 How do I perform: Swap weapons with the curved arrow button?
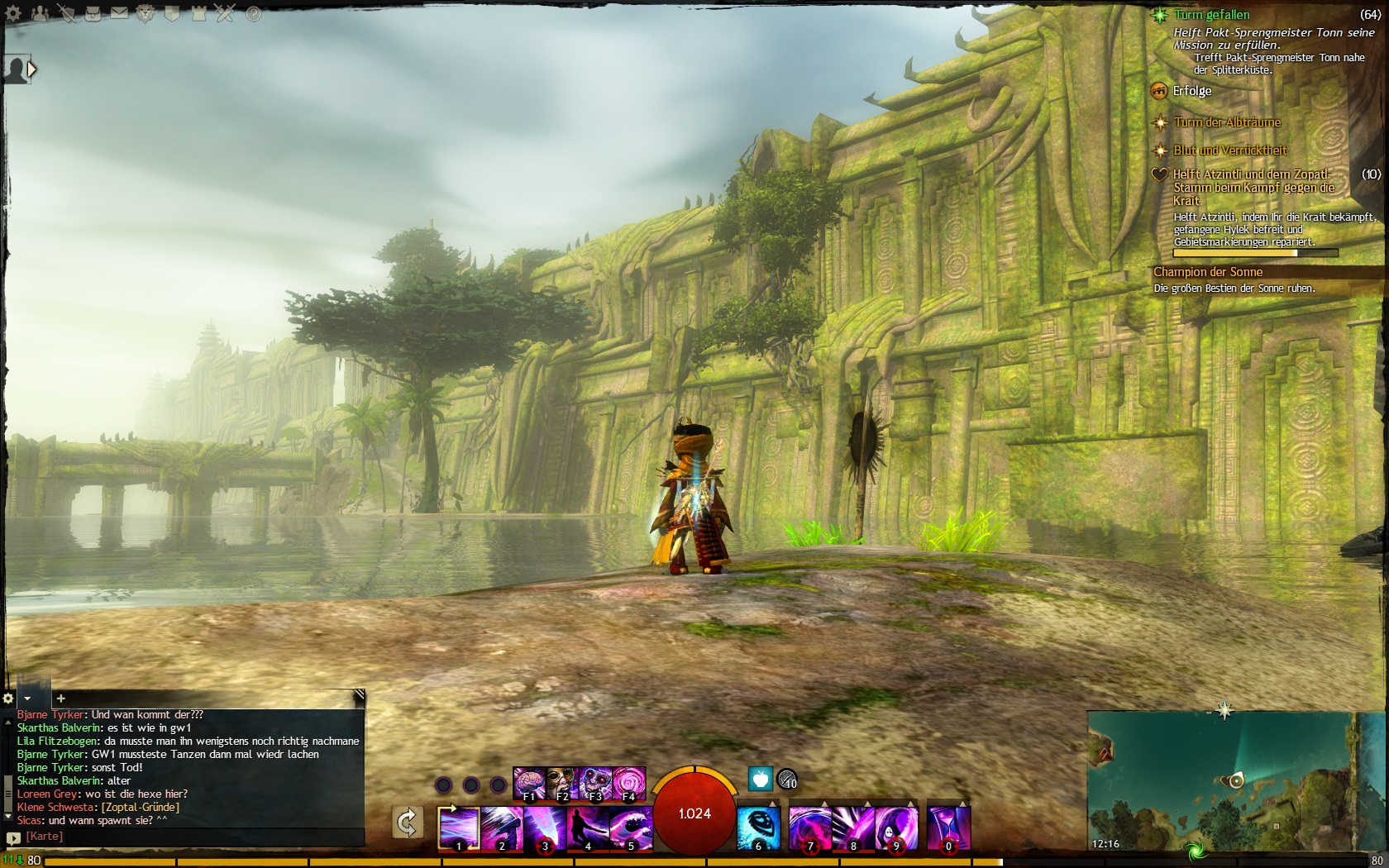click(407, 823)
